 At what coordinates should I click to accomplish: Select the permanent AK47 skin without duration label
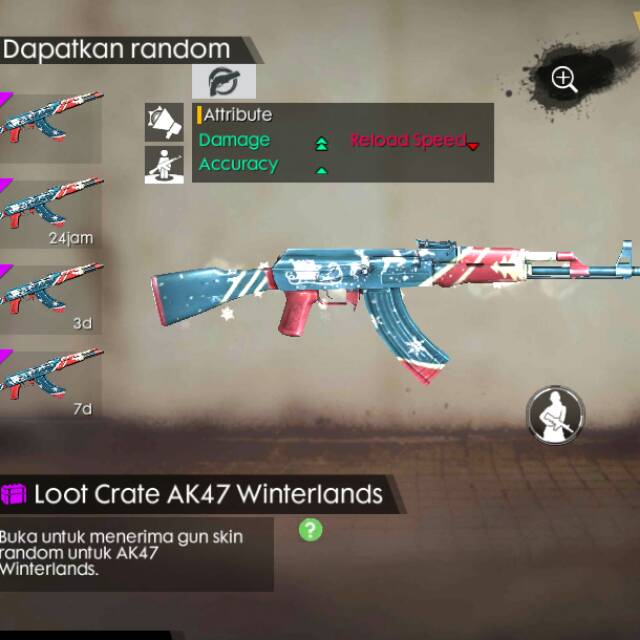[50, 125]
